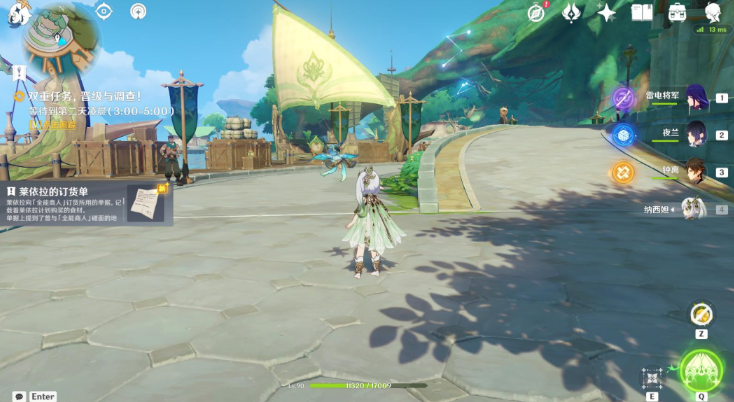This screenshot has height=402, width=734.
Task: Use Nahida's elemental skill icon
Action: 652,377
